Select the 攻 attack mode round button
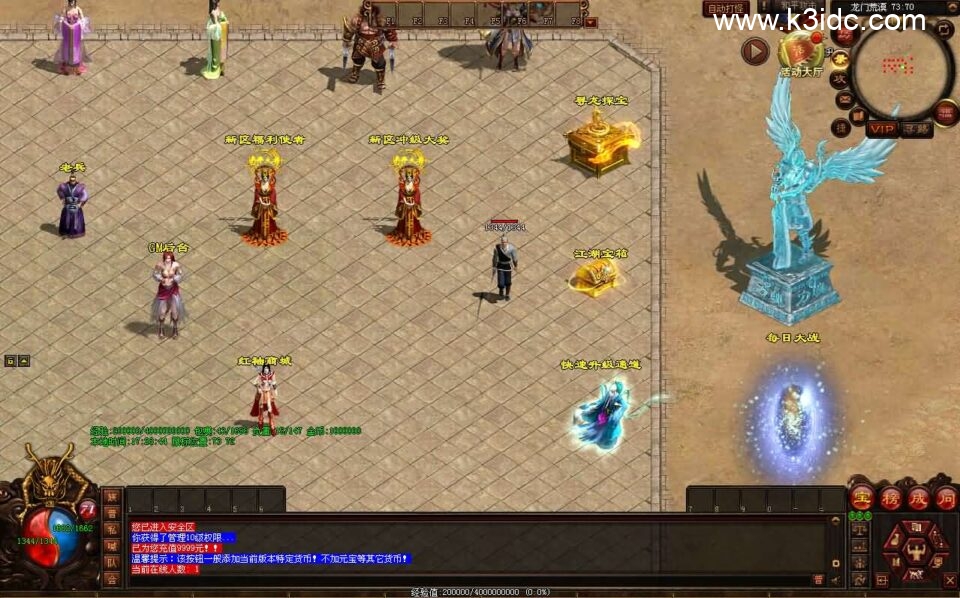The width and height of the screenshot is (960, 598). [840, 78]
